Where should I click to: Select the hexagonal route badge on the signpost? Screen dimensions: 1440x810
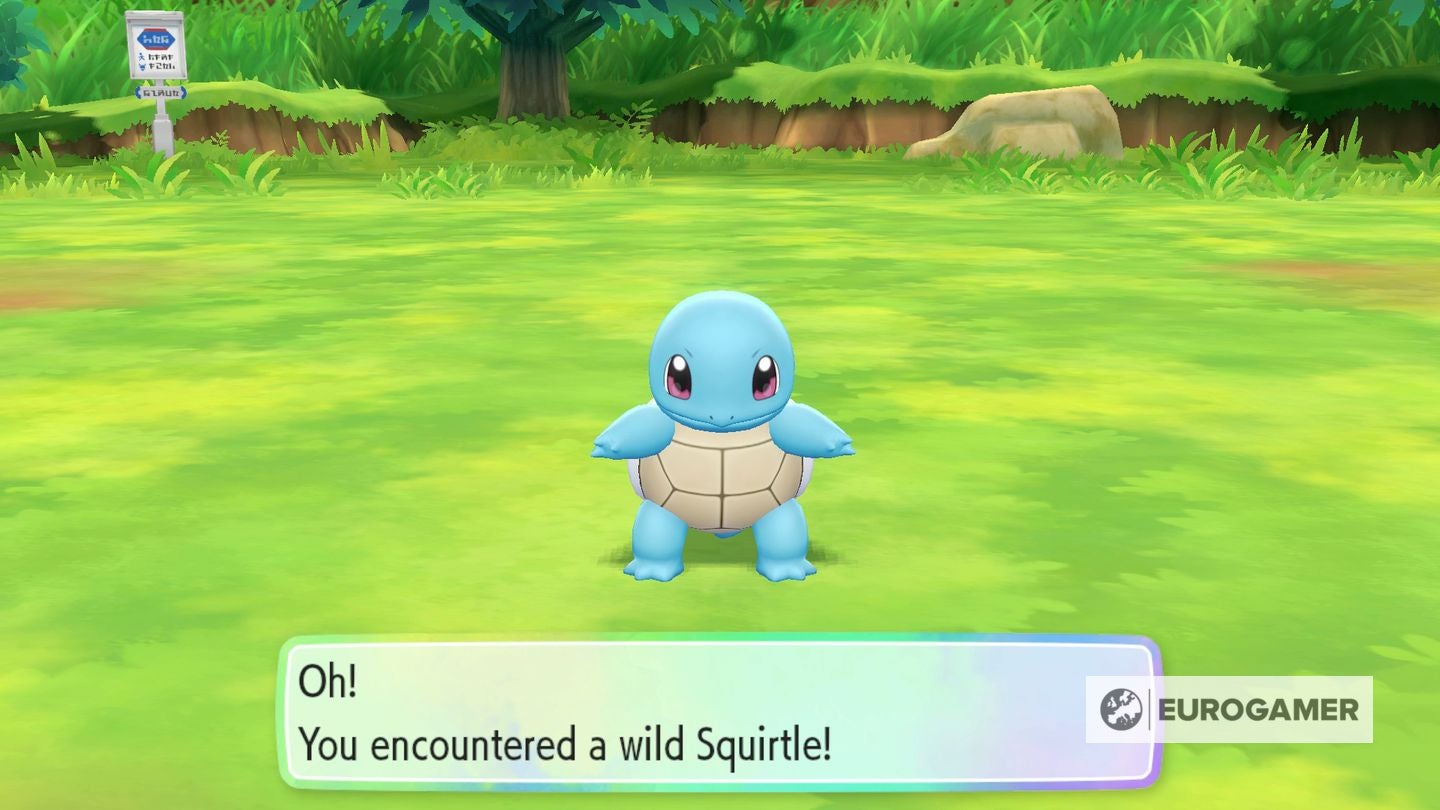pyautogui.click(x=154, y=39)
